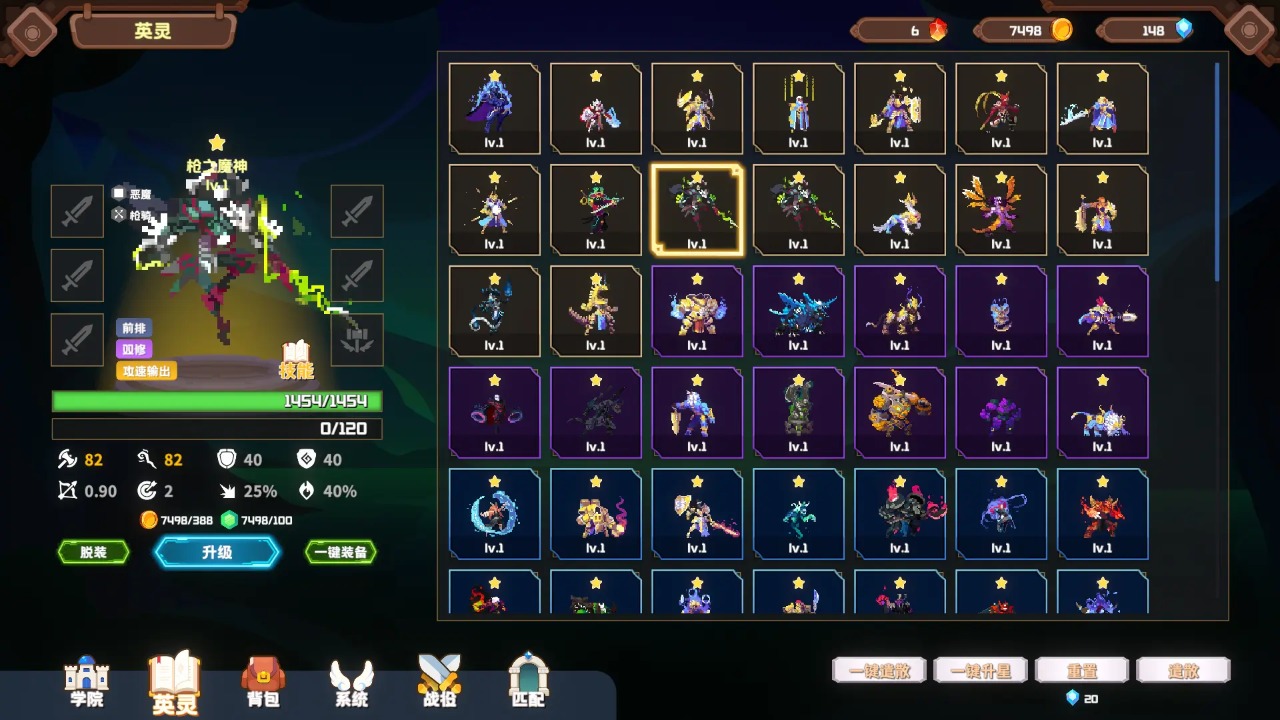Click the 0/120 experience progress bar
Viewport: 1280px width, 720px height.
click(215, 430)
